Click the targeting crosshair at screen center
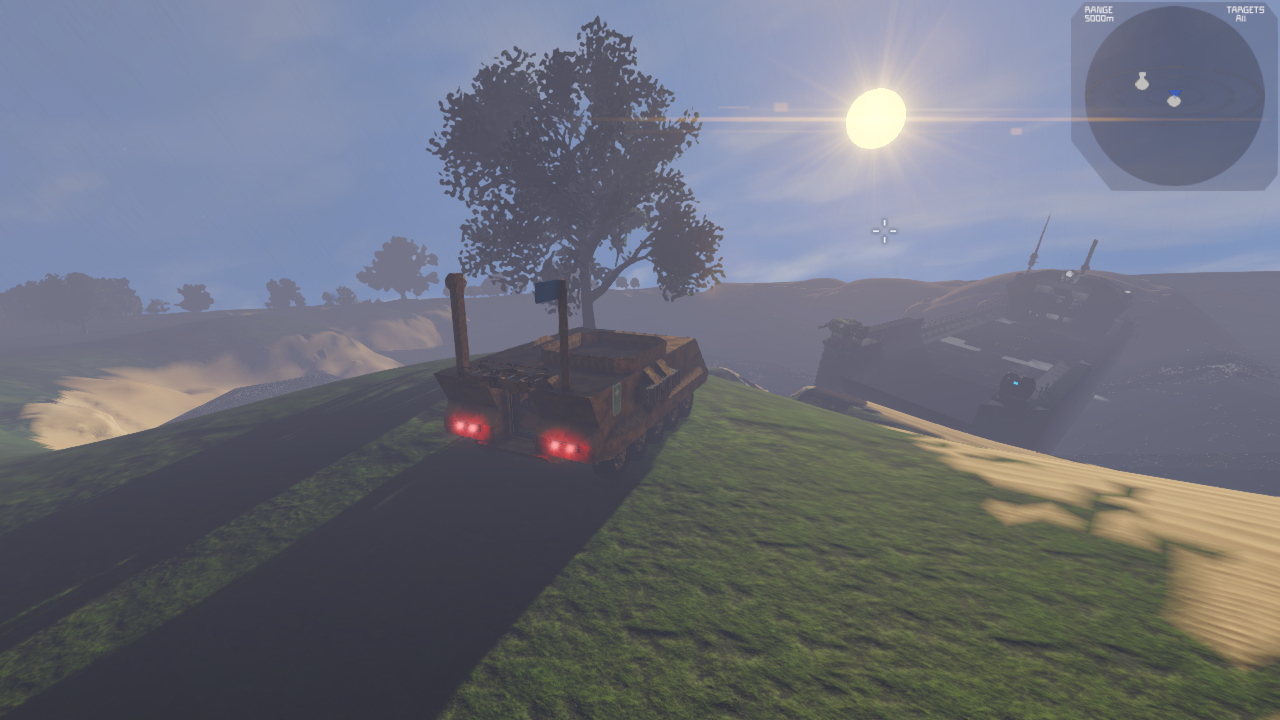1280x720 pixels. (x=883, y=231)
